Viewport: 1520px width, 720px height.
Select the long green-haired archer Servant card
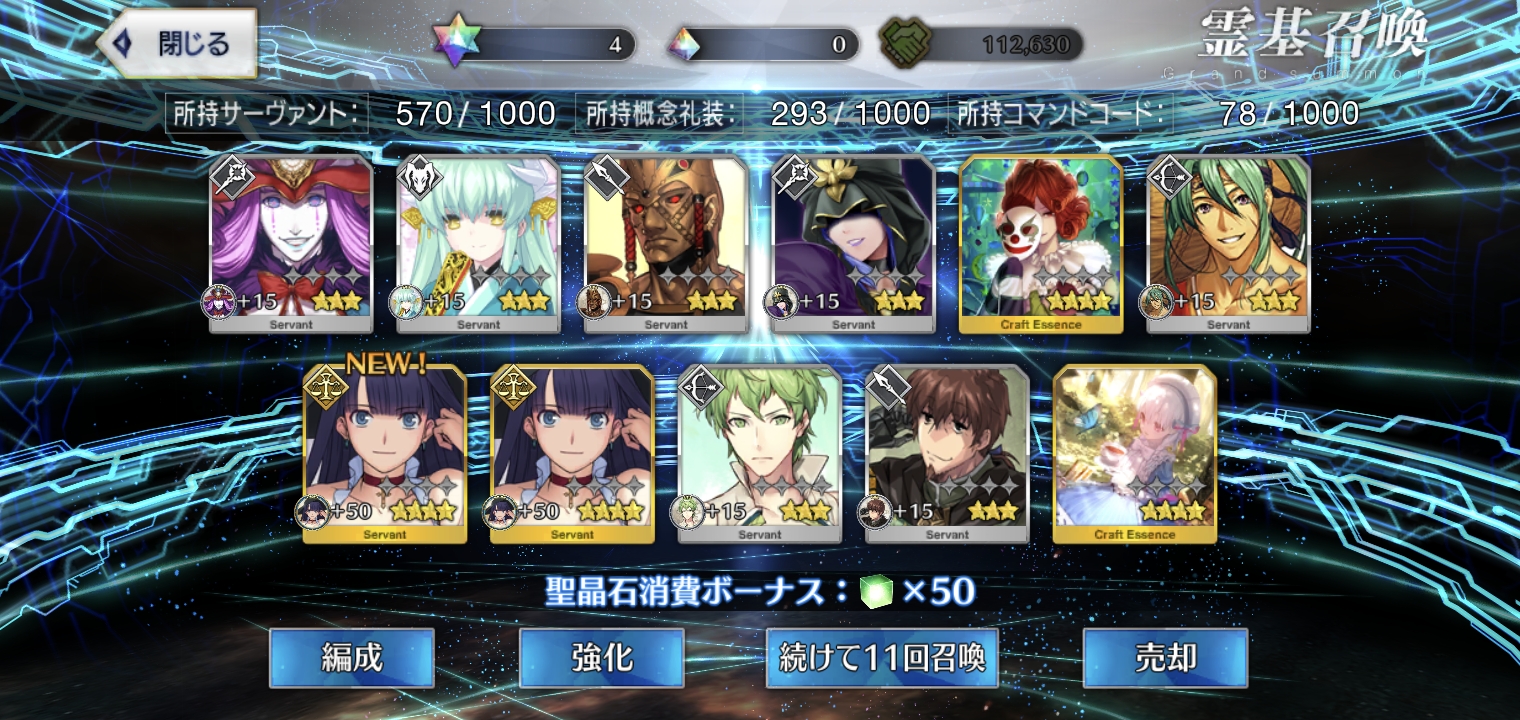[x=1228, y=243]
